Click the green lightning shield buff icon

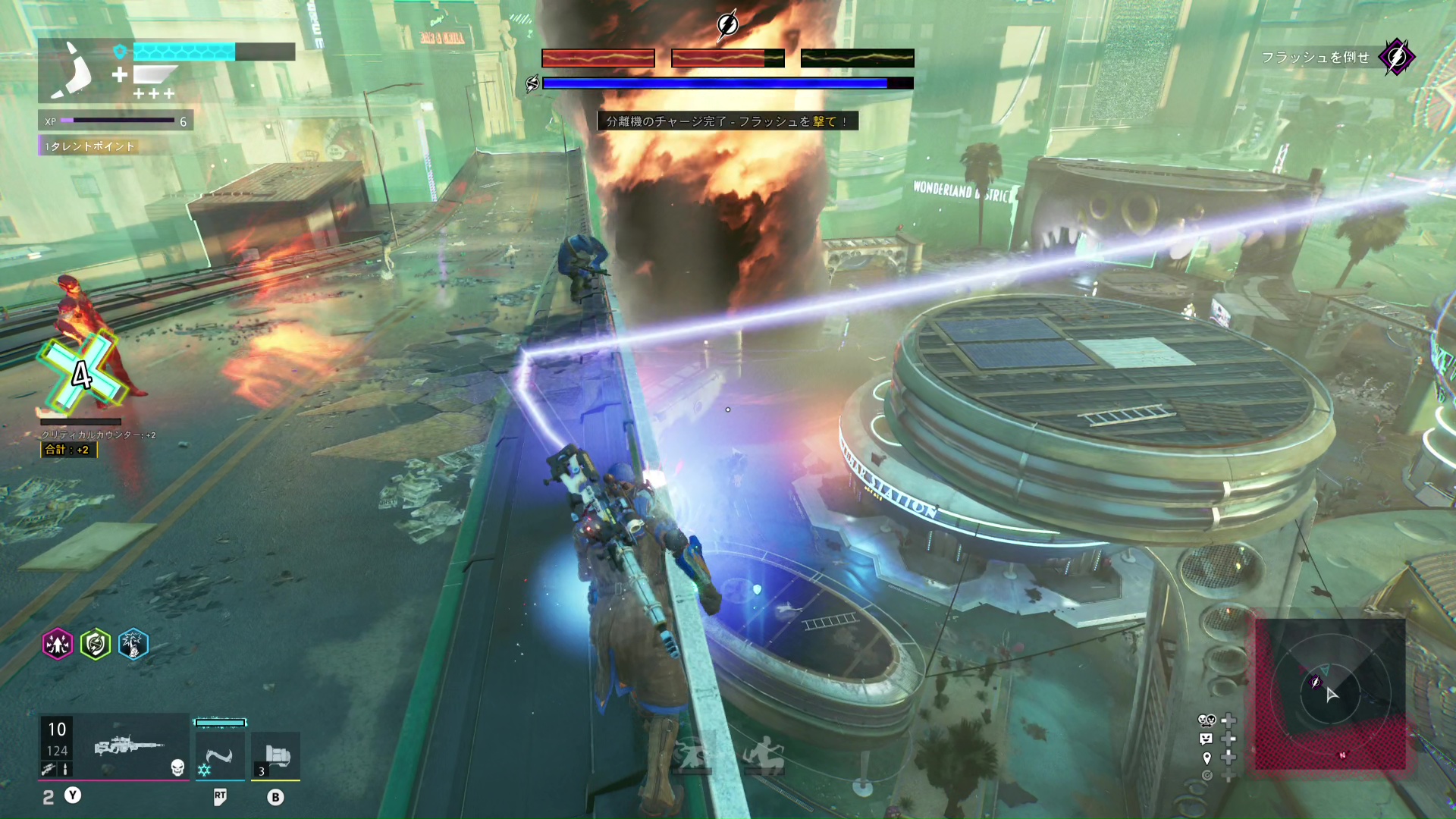pos(96,645)
